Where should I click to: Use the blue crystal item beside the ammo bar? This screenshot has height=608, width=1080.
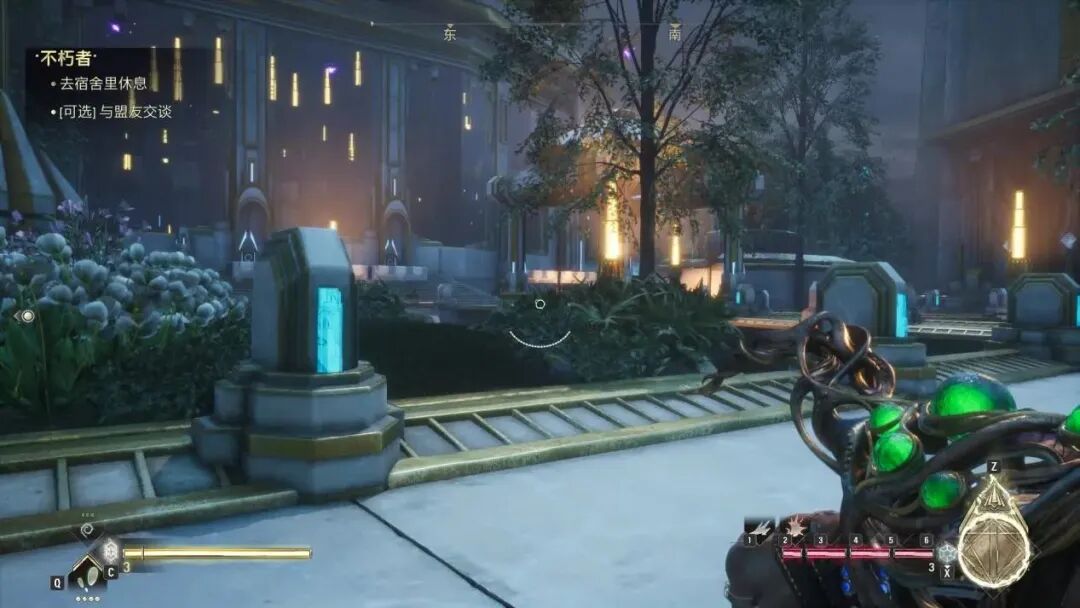click(x=946, y=553)
